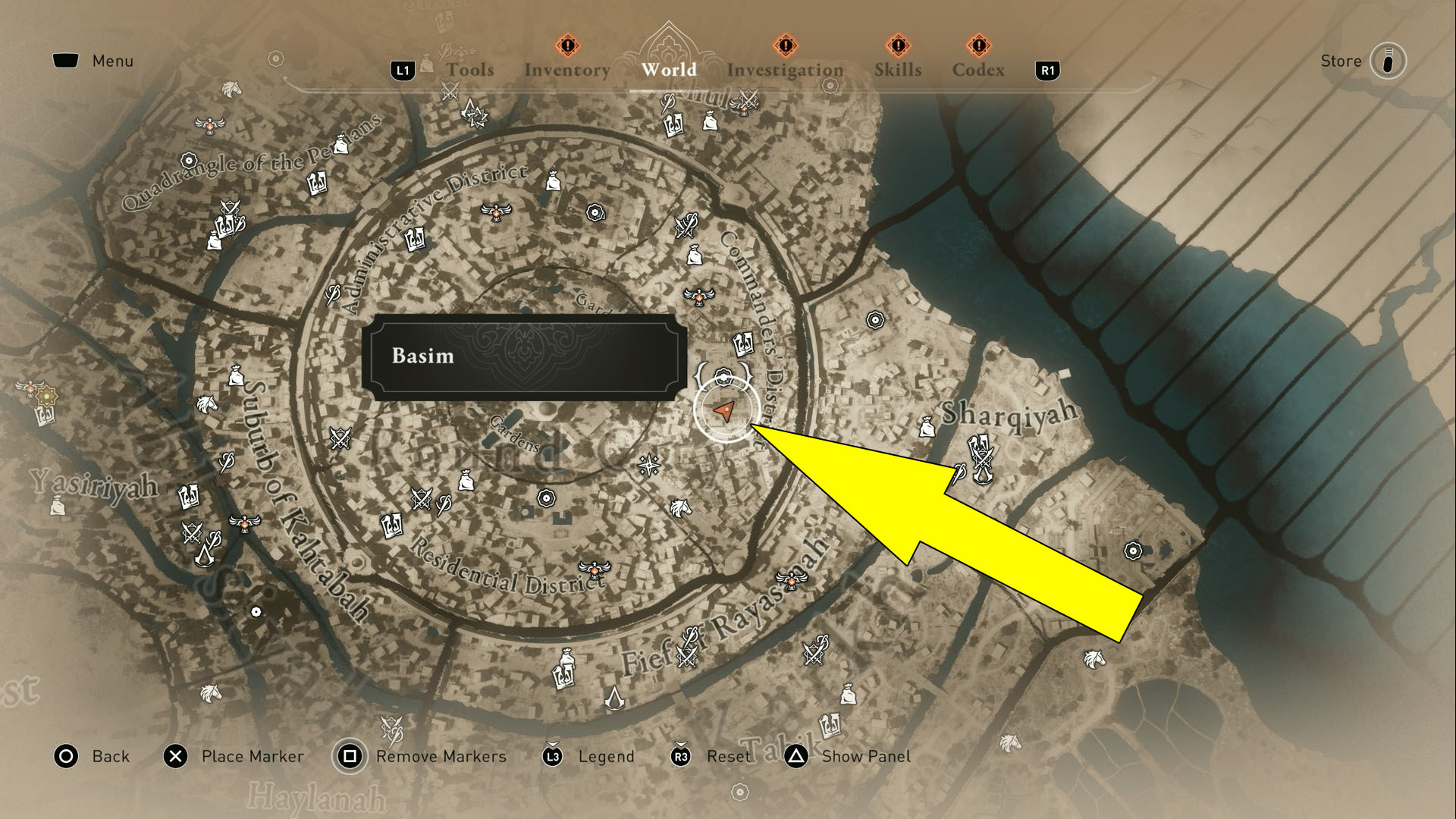This screenshot has height=819, width=1456.
Task: Click the viewpoint eagle icon in Quadrangle of the Persians
Action: pyautogui.click(x=209, y=127)
